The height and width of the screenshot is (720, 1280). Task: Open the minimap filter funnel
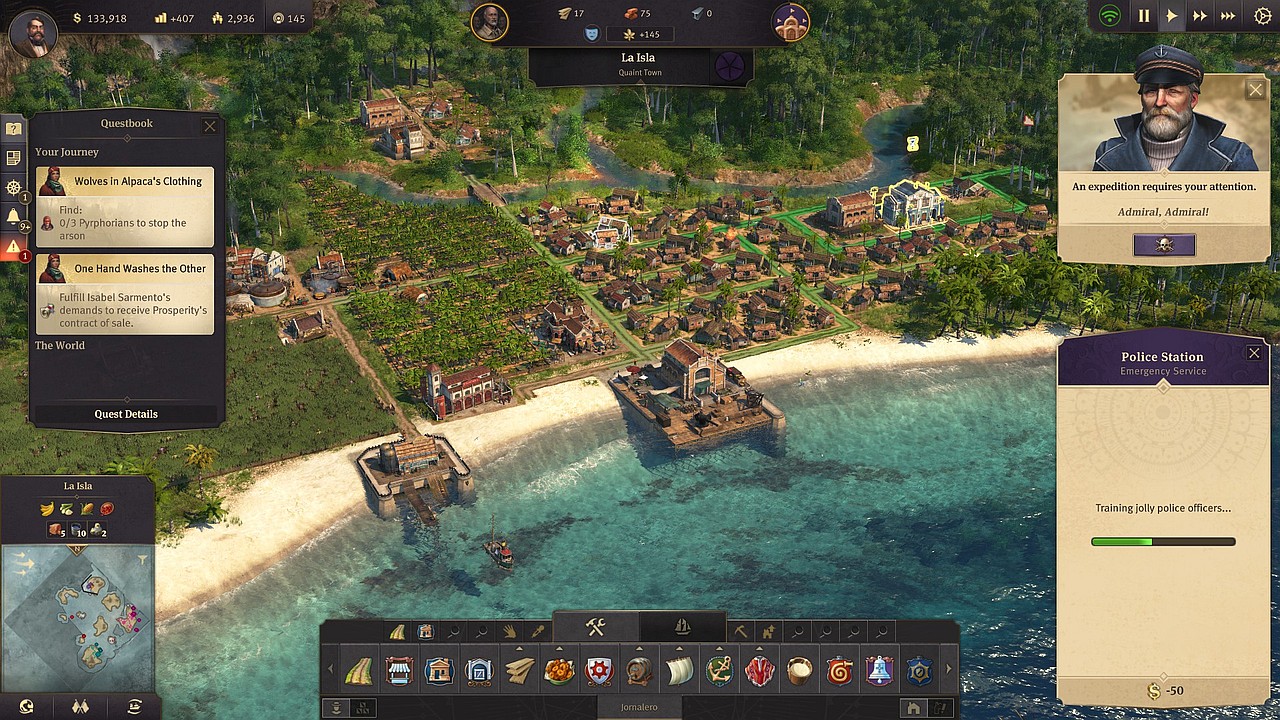tap(143, 560)
